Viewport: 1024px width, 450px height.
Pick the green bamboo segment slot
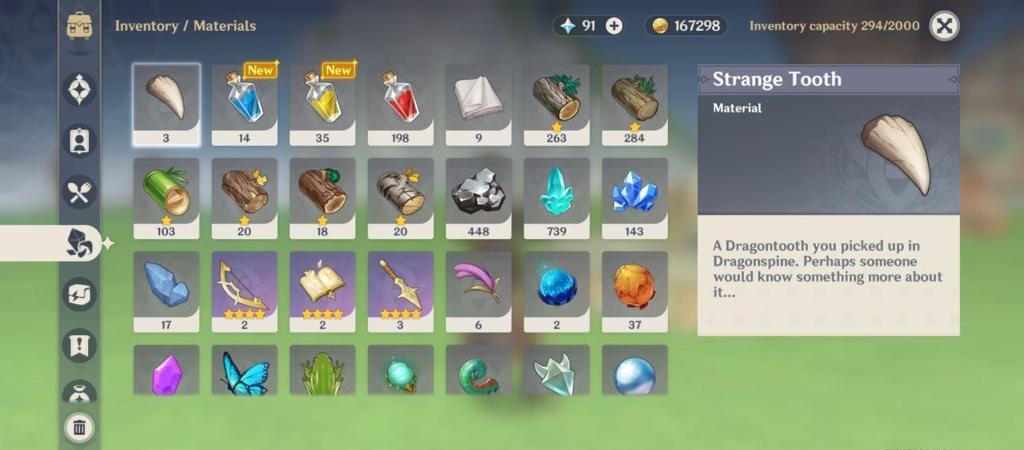166,197
